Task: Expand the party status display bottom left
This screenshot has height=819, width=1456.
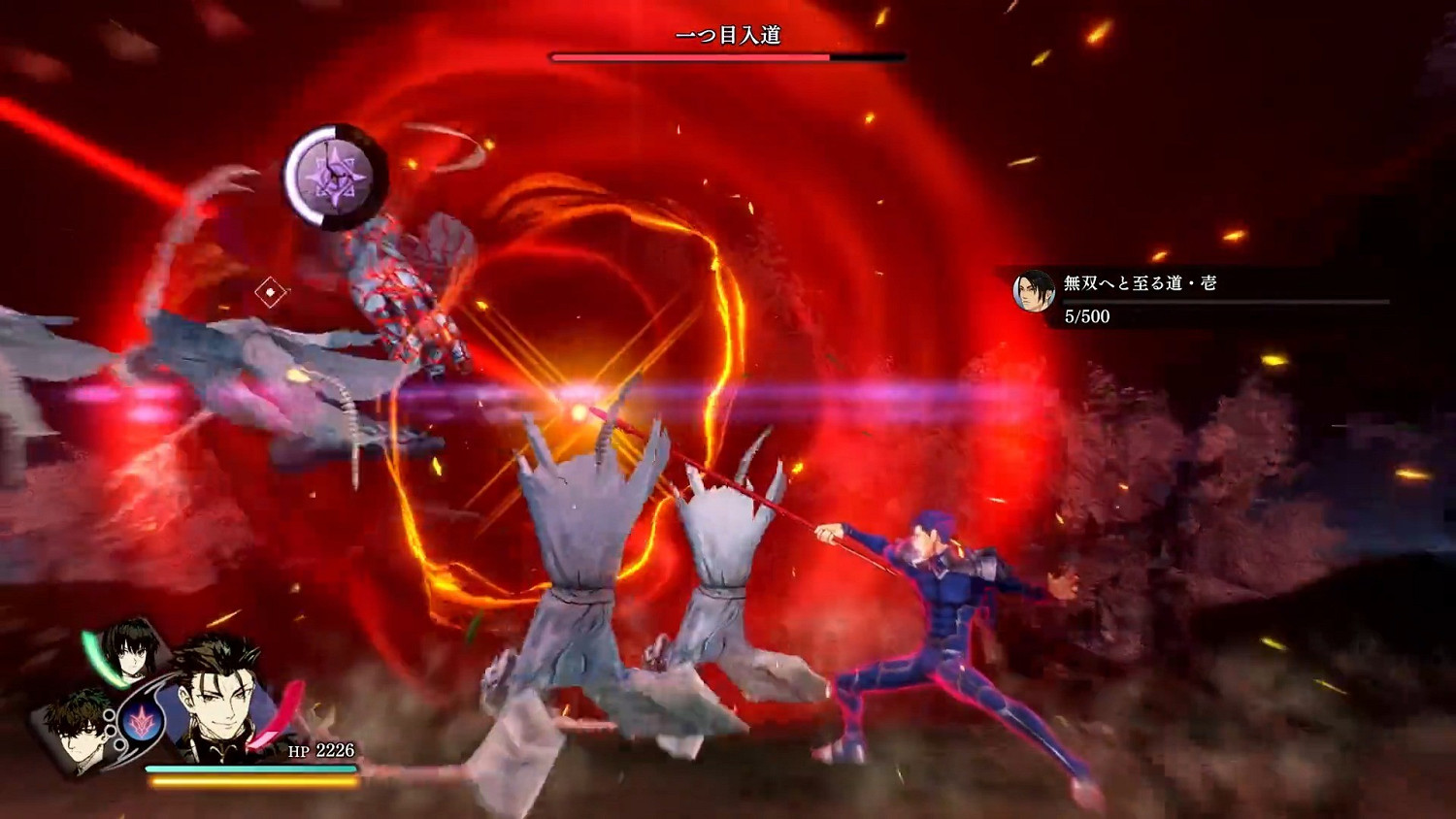Action: pyautogui.click(x=194, y=708)
